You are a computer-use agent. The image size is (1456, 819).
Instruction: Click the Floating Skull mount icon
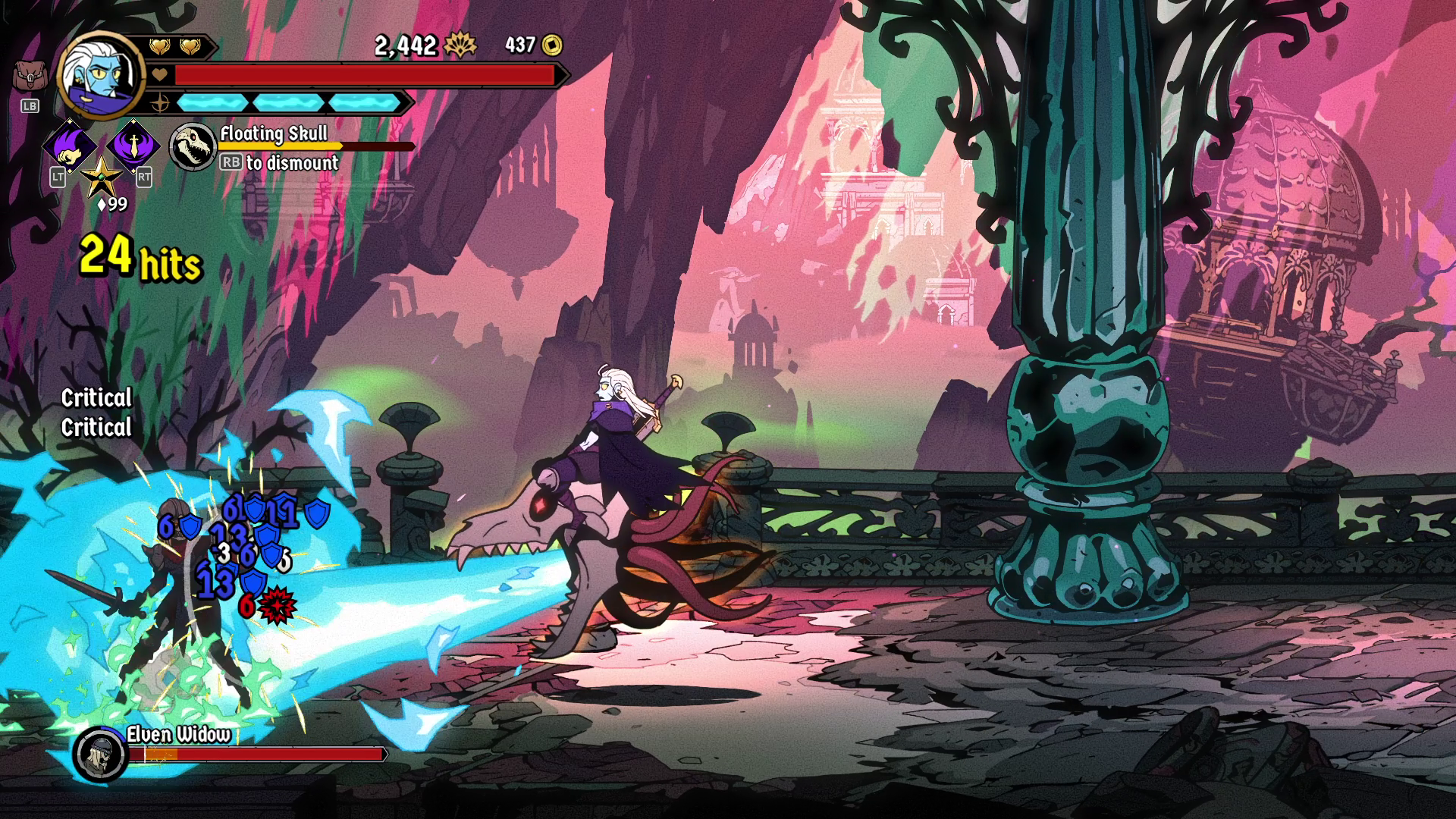pyautogui.click(x=191, y=146)
